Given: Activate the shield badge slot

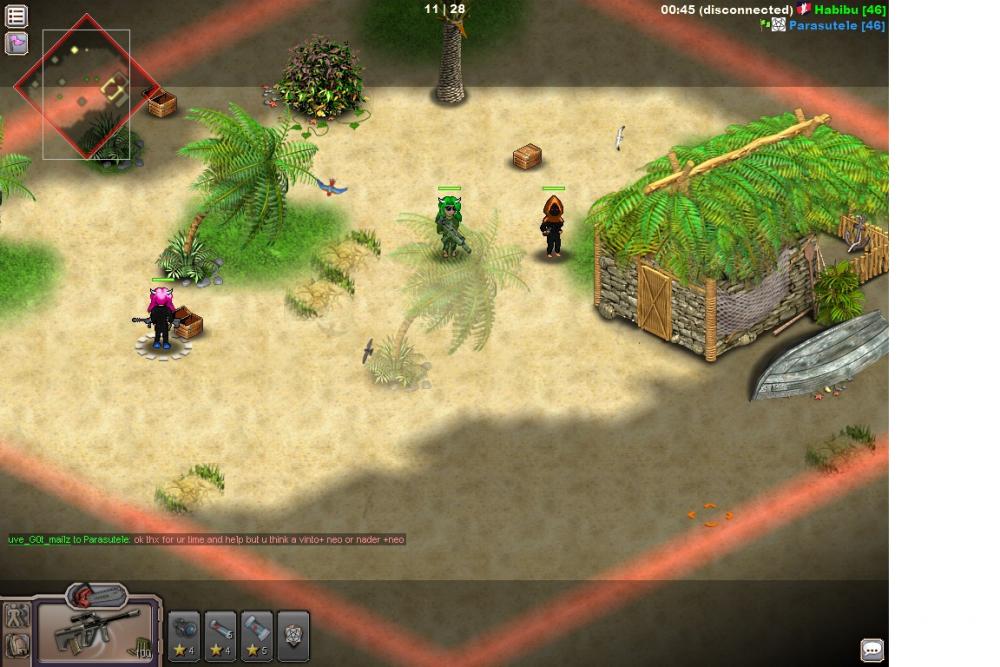Looking at the screenshot, I should pyautogui.click(x=293, y=636).
